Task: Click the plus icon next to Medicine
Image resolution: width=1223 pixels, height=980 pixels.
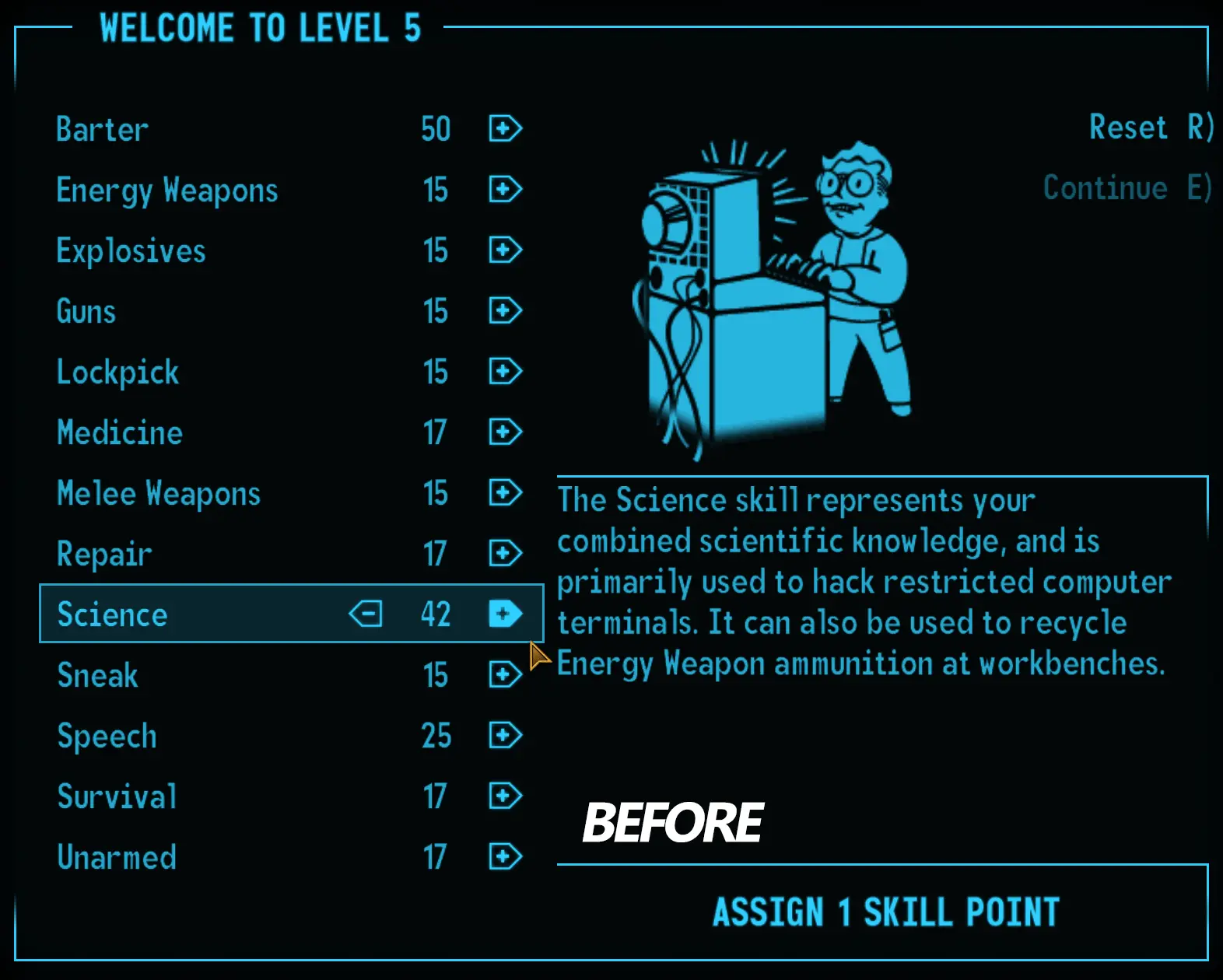Action: coord(504,432)
